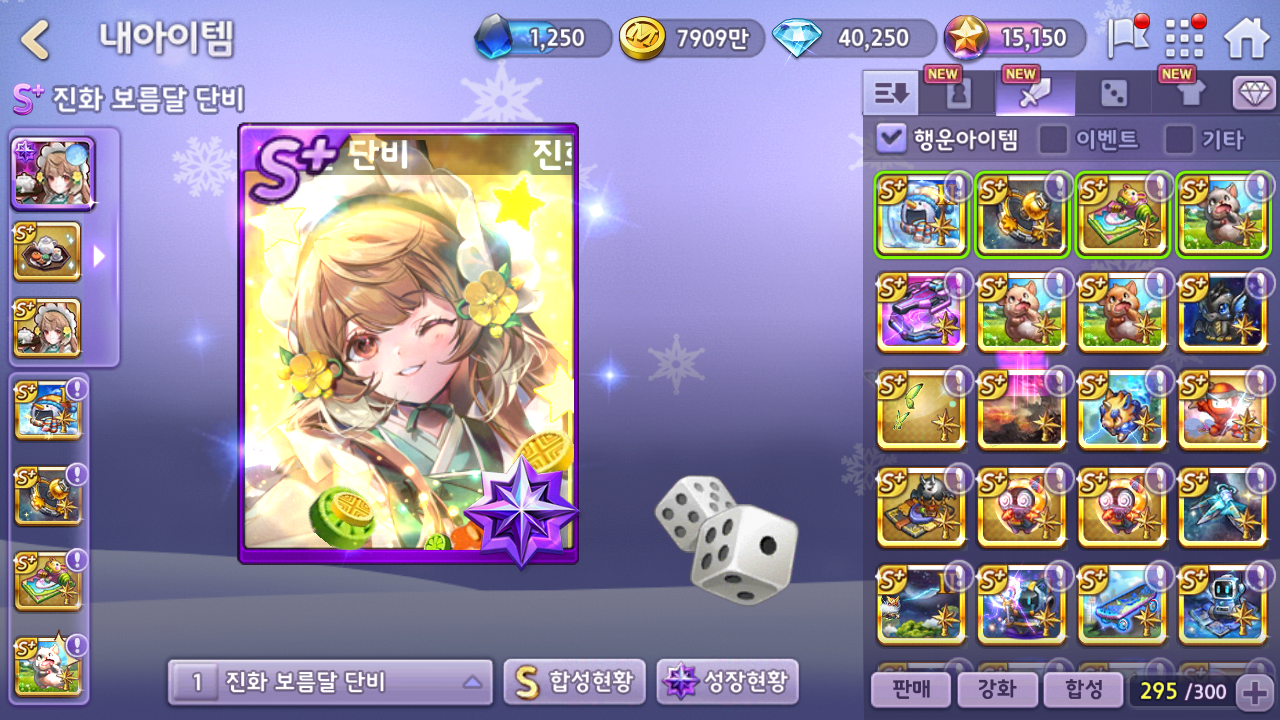1280x720 pixels.
Task: Open the nine-dot grid menu
Action: click(1186, 39)
